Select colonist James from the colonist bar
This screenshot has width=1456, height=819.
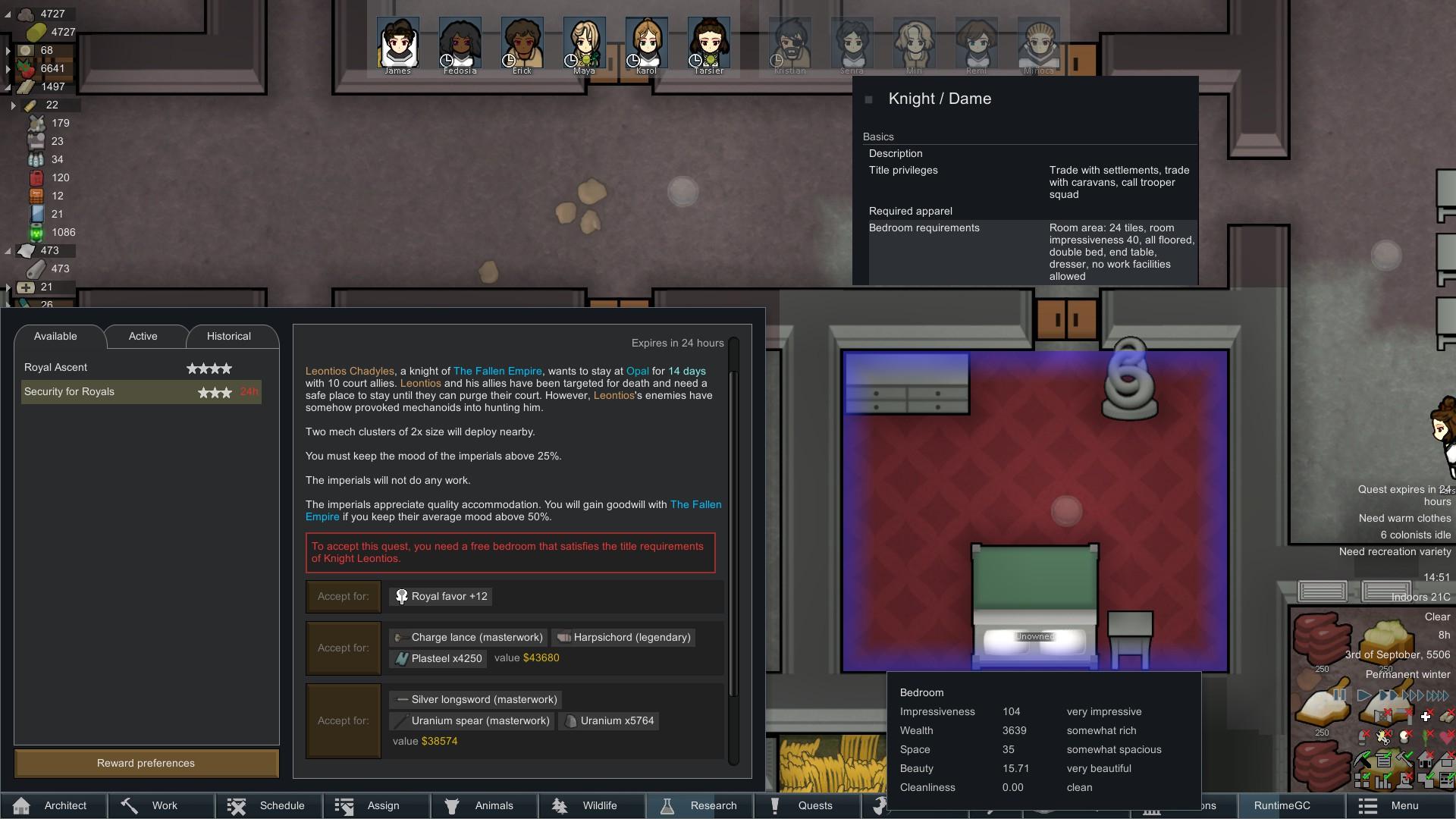coord(397,42)
